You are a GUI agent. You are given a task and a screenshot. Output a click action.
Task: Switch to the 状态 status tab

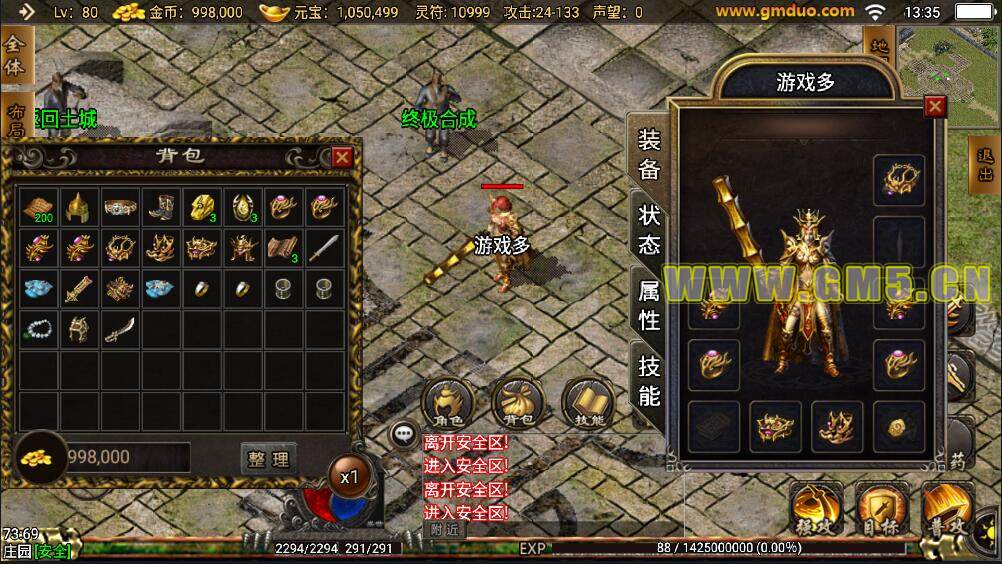click(649, 231)
